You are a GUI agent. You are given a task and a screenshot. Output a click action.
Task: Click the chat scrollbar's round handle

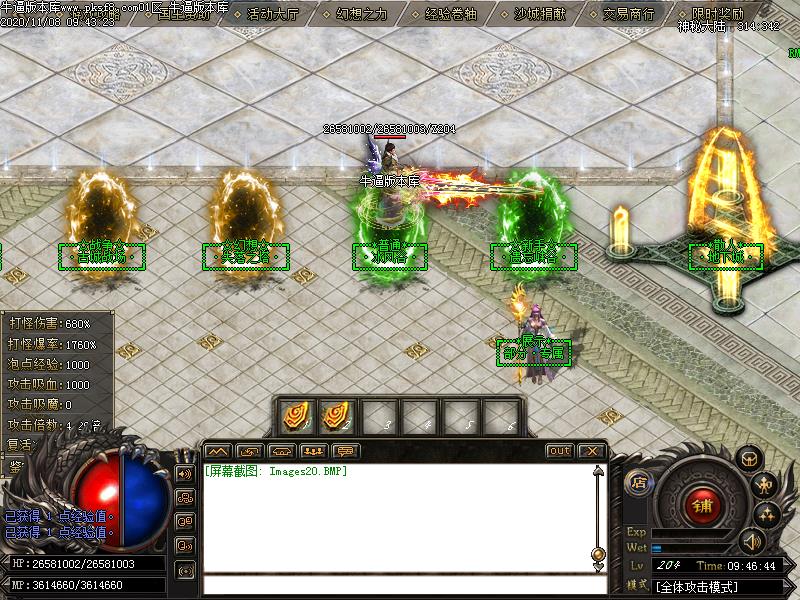point(598,554)
